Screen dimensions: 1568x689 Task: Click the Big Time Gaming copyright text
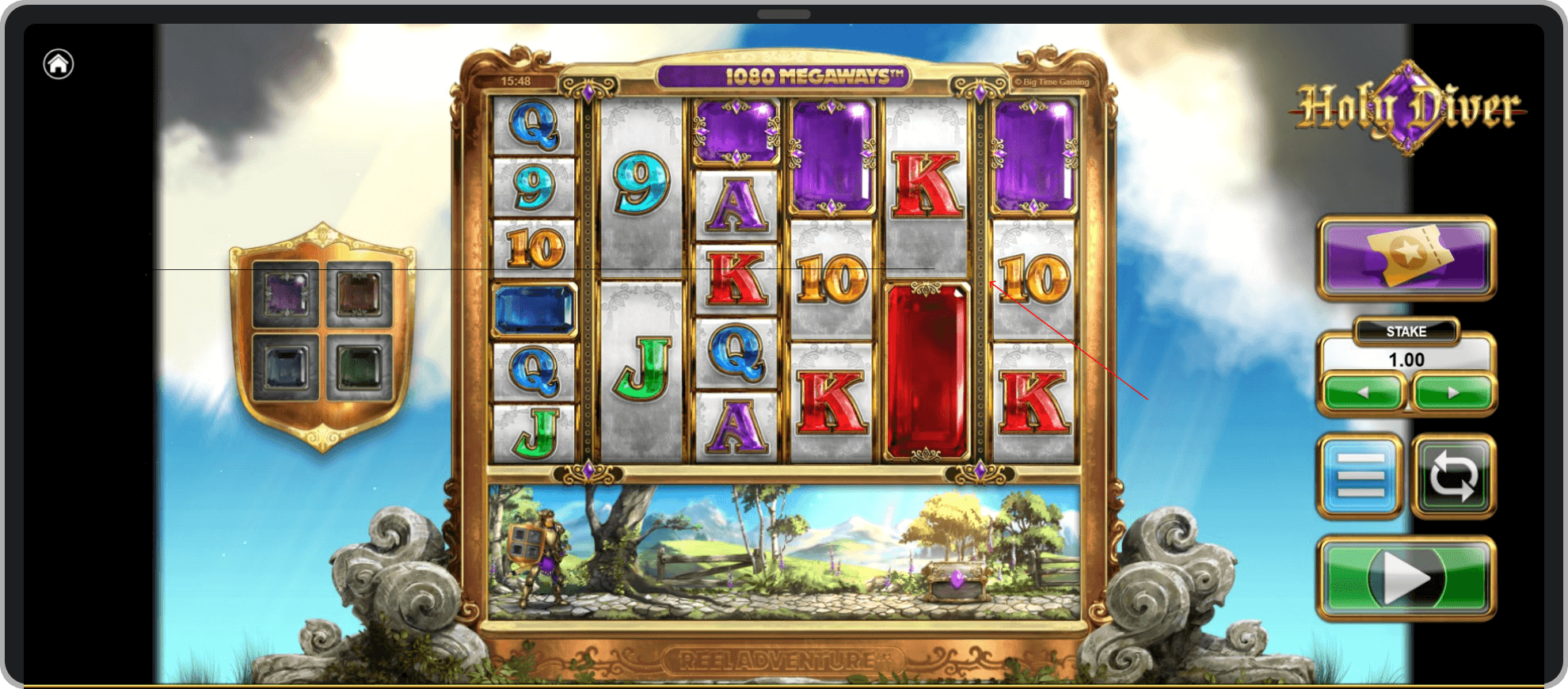1053,82
